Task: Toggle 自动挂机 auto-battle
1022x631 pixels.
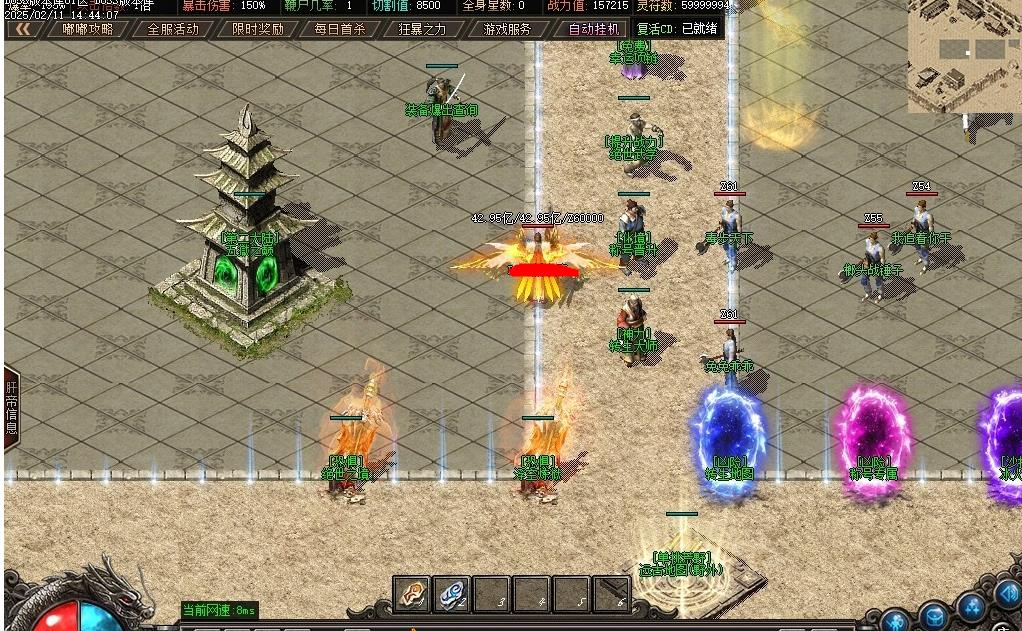Action: pos(594,29)
